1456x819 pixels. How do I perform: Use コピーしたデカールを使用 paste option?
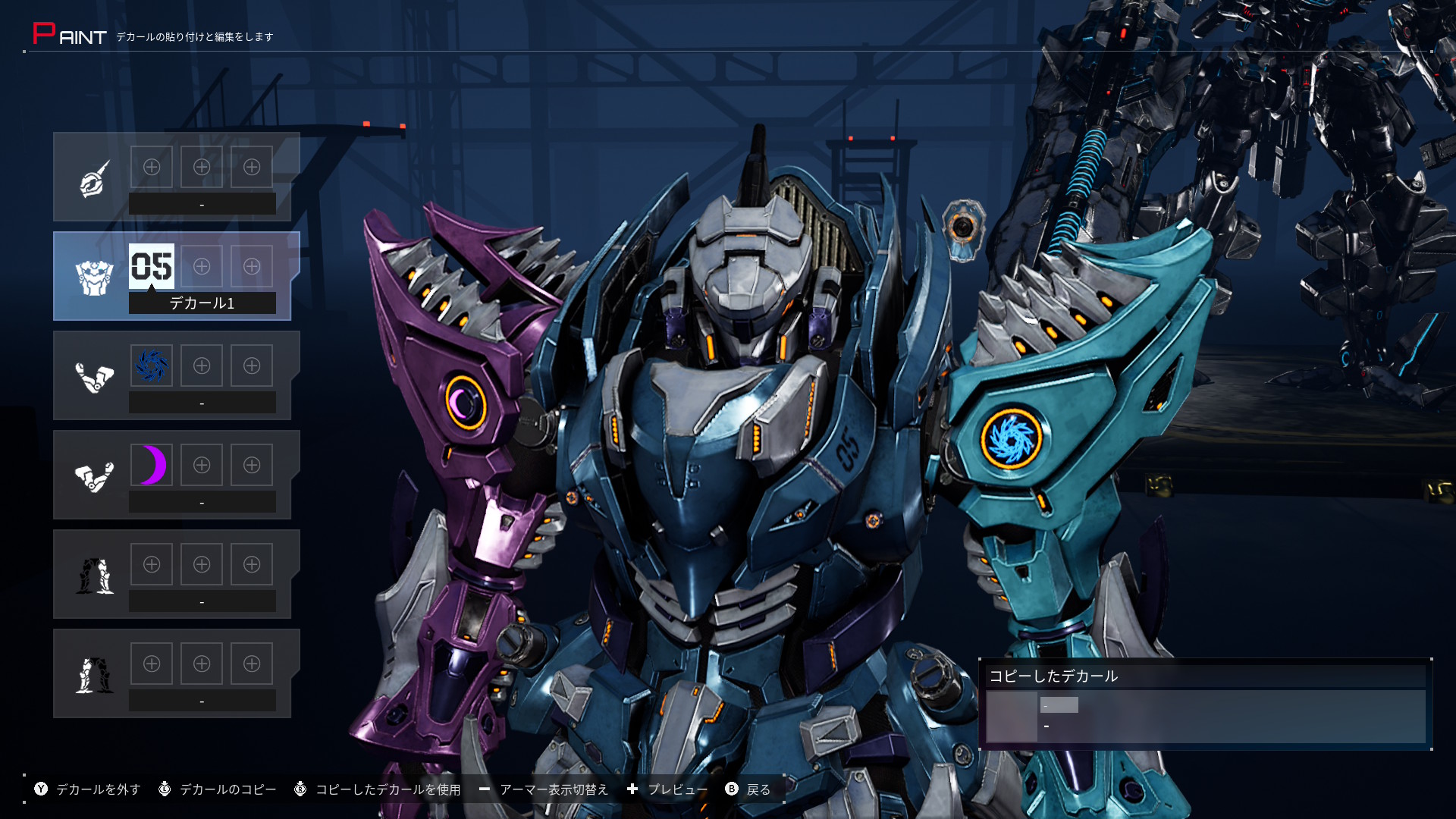point(378,789)
